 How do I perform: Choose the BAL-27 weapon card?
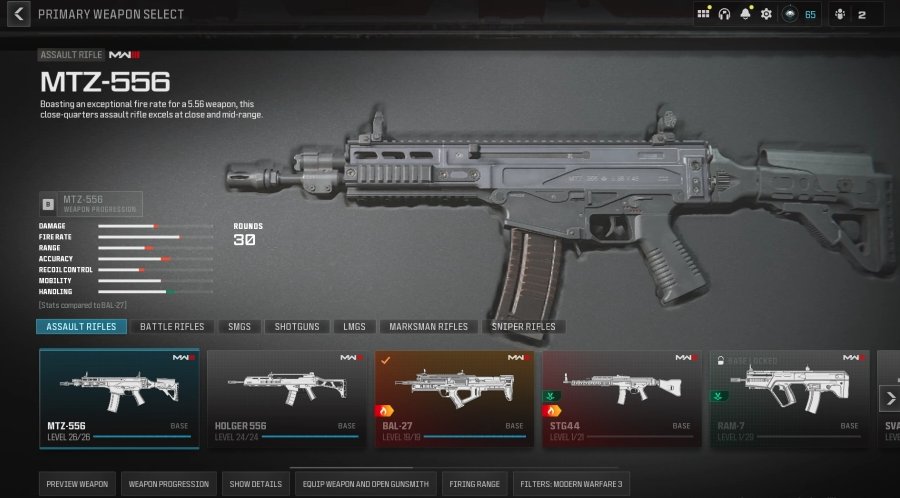click(x=454, y=397)
